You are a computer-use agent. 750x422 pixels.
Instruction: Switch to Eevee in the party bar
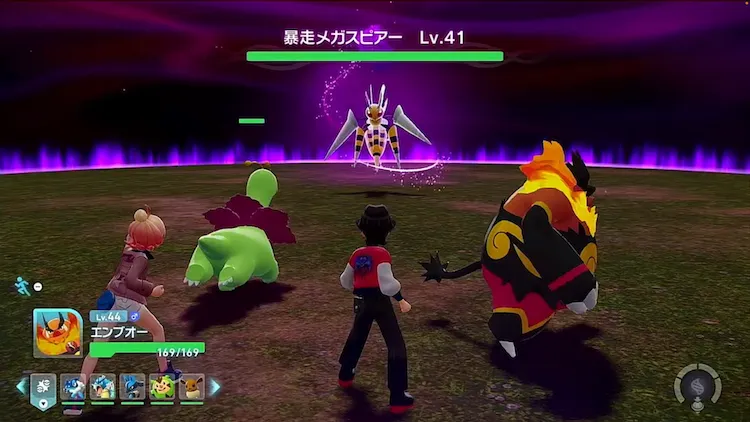click(x=191, y=387)
